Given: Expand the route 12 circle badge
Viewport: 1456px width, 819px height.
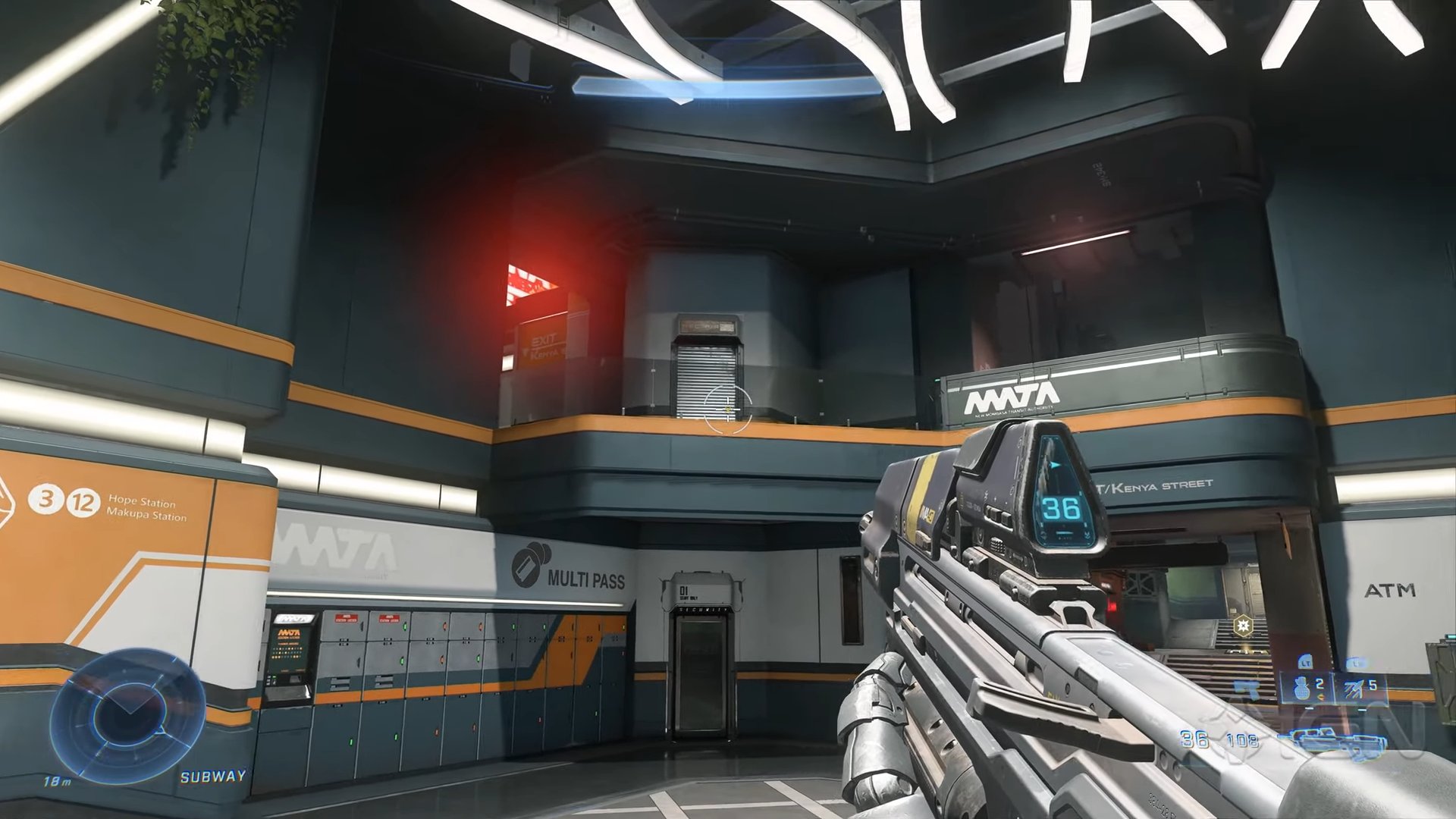Looking at the screenshot, I should click(x=82, y=504).
